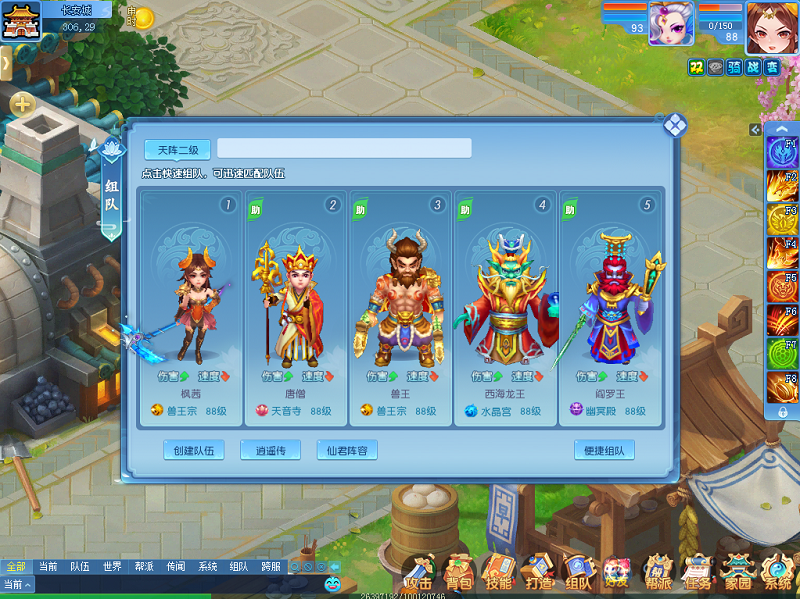This screenshot has height=599, width=800.
Task: Open the 仙君阵容 lineup button
Action: point(347,450)
